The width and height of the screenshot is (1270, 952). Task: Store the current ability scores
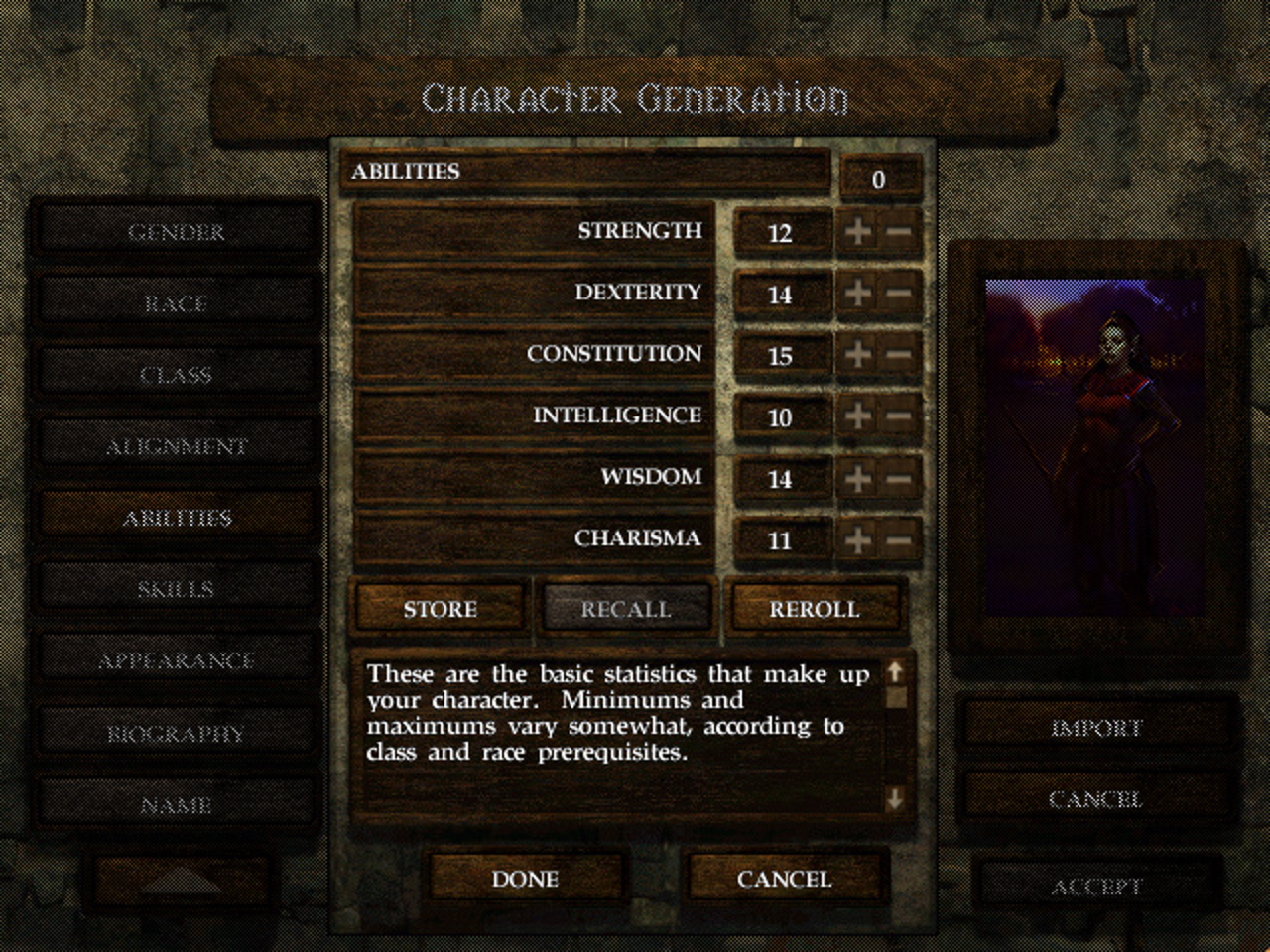pyautogui.click(x=438, y=608)
